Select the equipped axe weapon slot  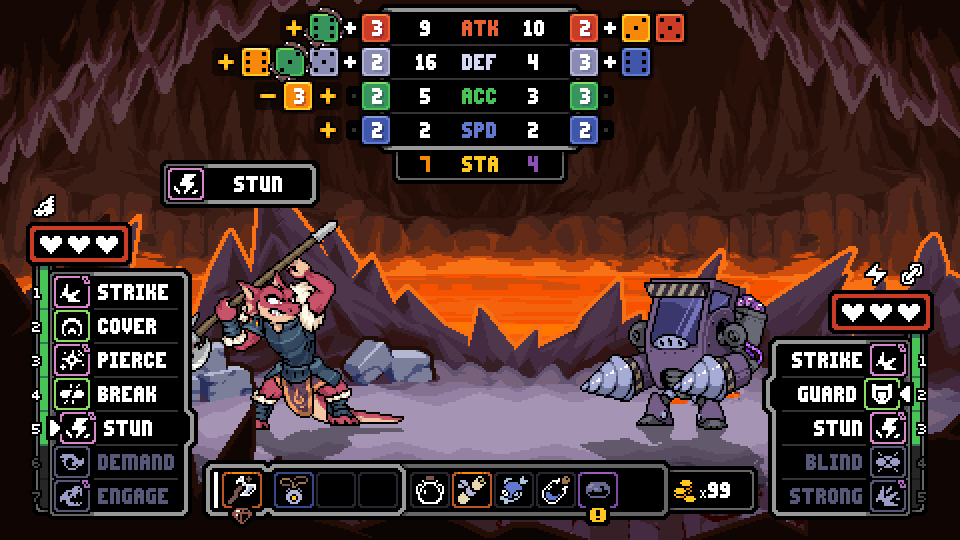pos(241,490)
